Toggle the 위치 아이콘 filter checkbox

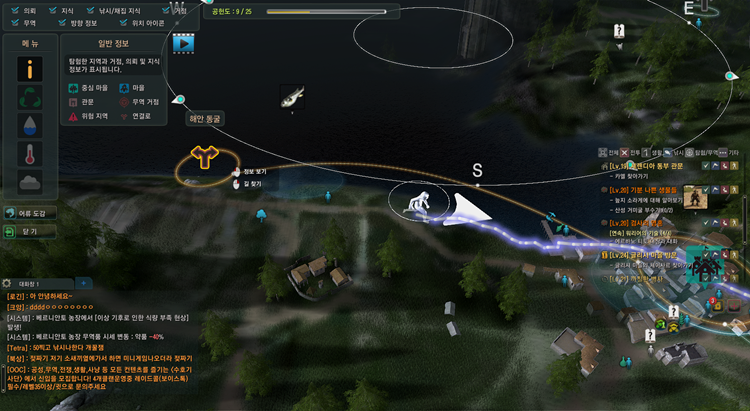[x=122, y=22]
